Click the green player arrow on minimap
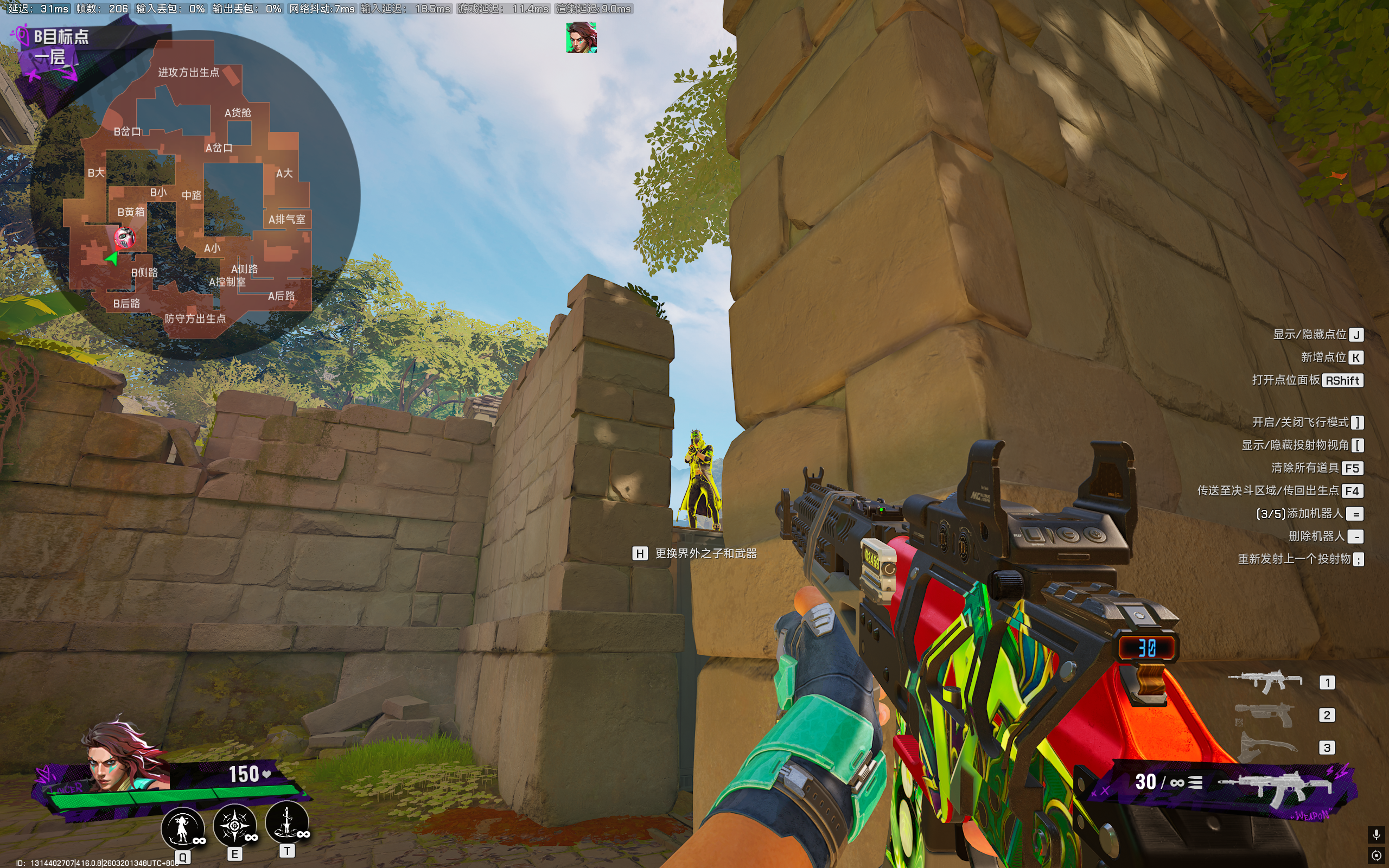 112,258
